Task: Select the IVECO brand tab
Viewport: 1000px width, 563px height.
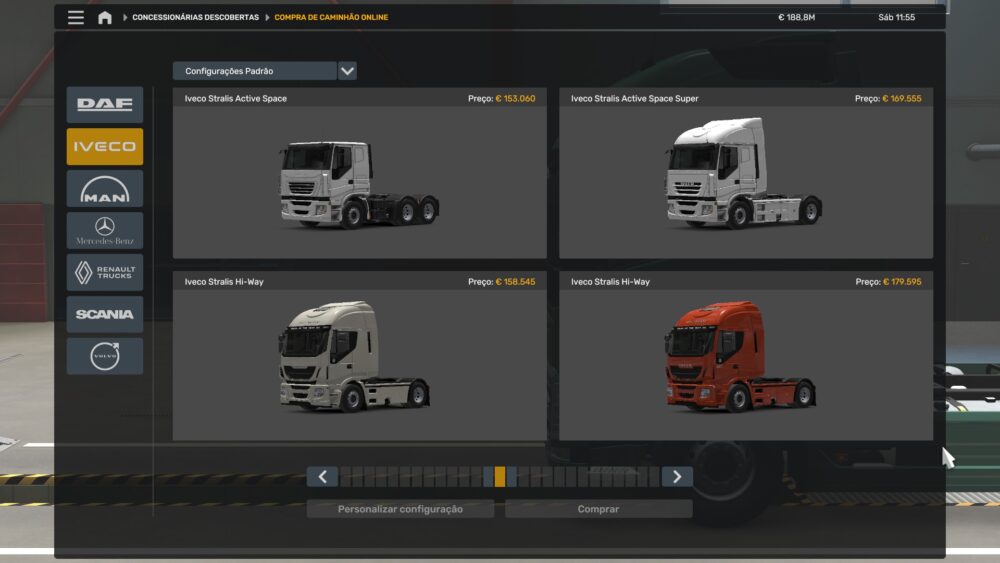Action: (x=105, y=146)
